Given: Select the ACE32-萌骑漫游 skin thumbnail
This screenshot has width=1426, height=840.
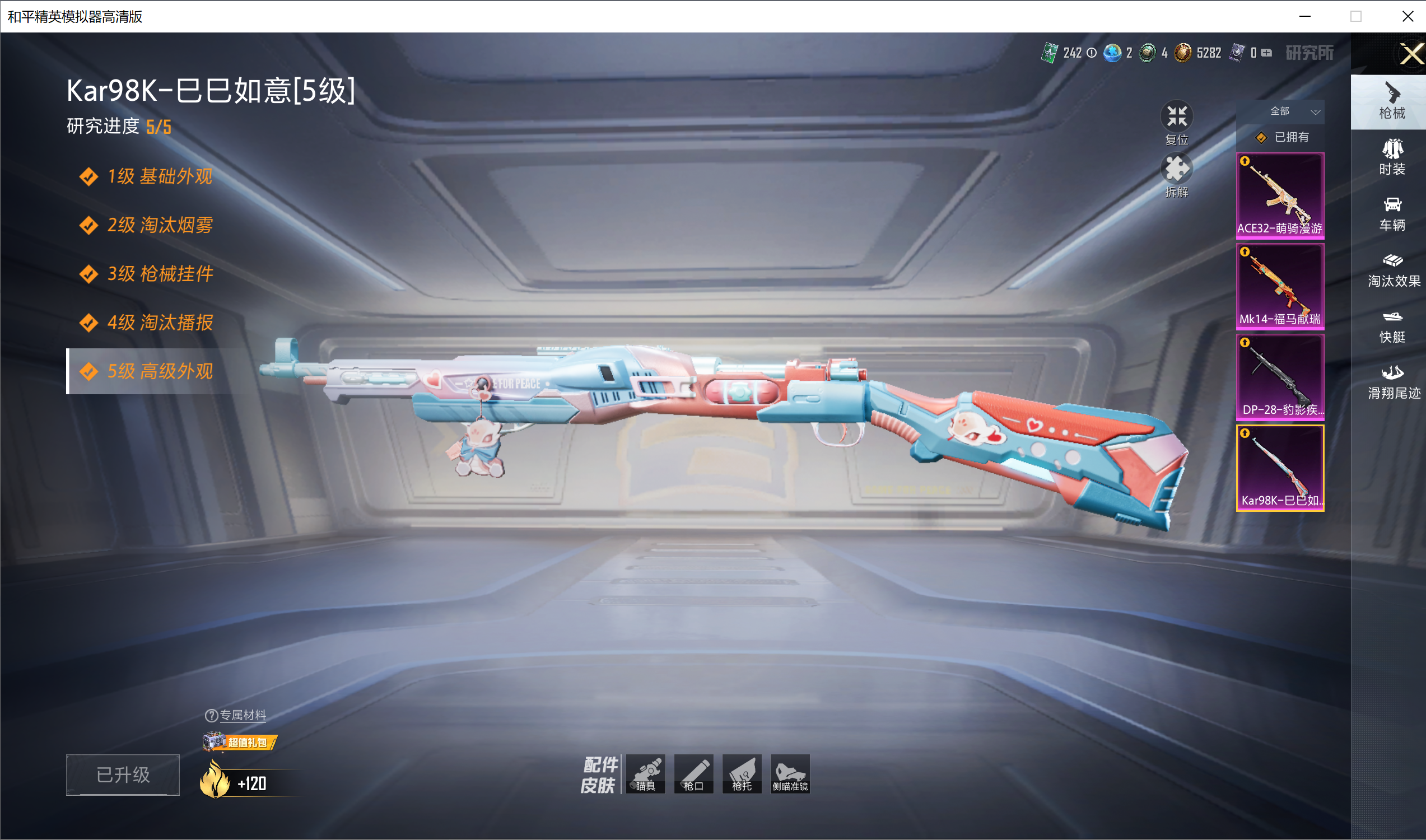Looking at the screenshot, I should point(1280,195).
